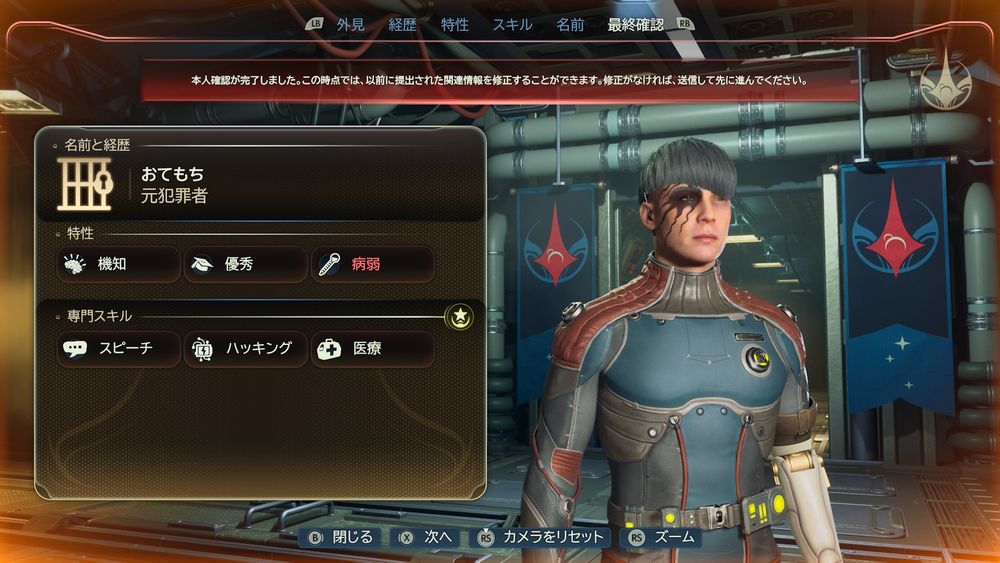Select the 優秀 trait
Screen dimensions: 1000x563
pyautogui.click(x=246, y=265)
